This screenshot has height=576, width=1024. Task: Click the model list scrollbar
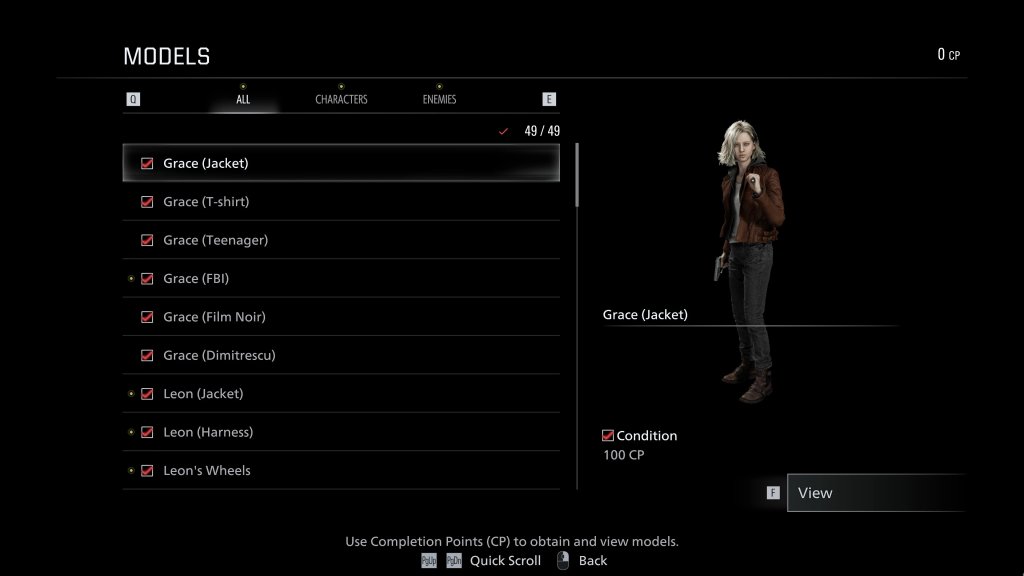tap(577, 176)
